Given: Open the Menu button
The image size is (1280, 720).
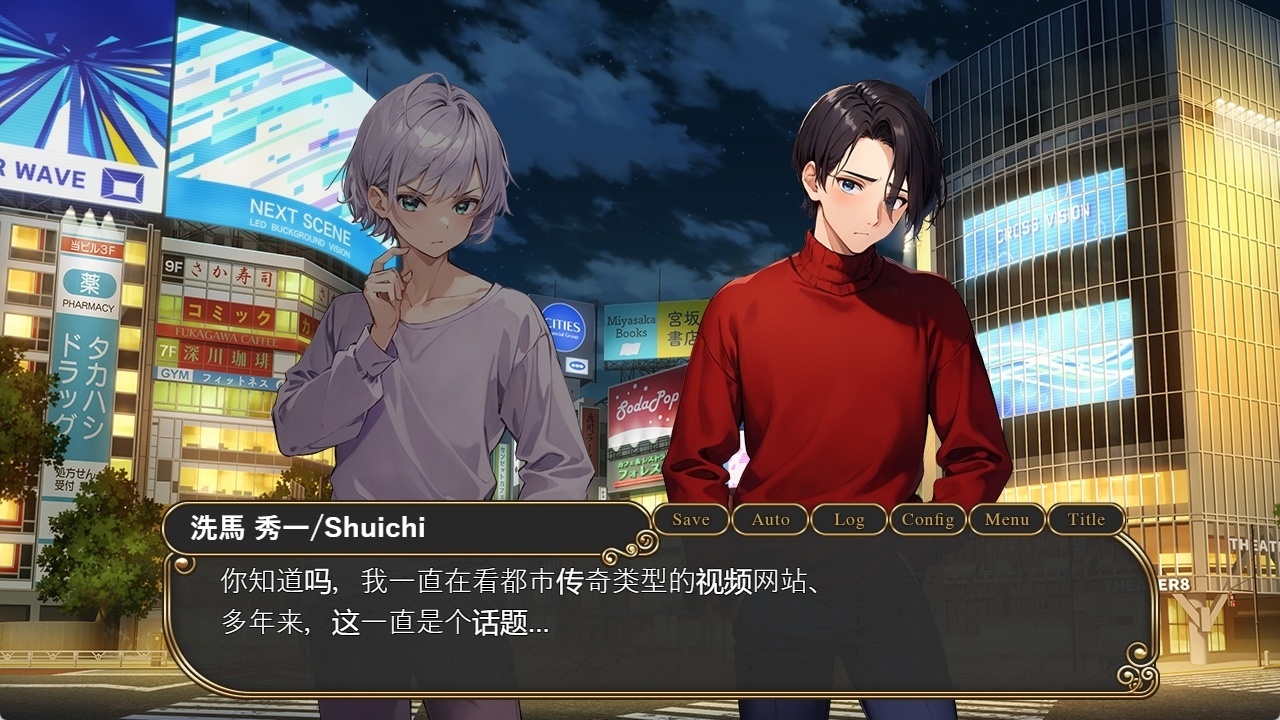Looking at the screenshot, I should [x=1007, y=519].
